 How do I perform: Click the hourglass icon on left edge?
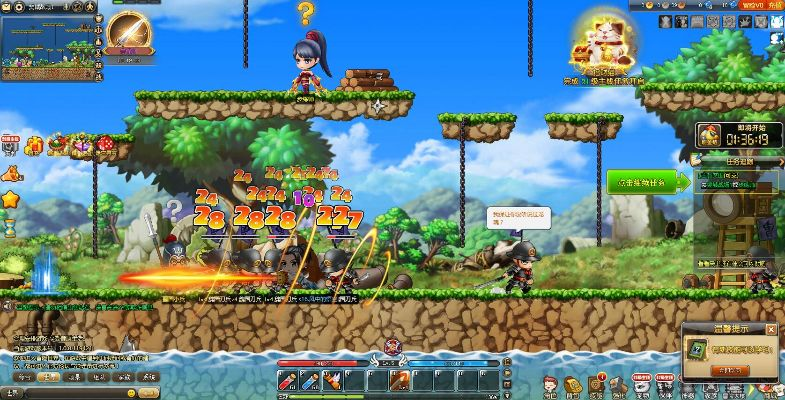tap(10, 226)
